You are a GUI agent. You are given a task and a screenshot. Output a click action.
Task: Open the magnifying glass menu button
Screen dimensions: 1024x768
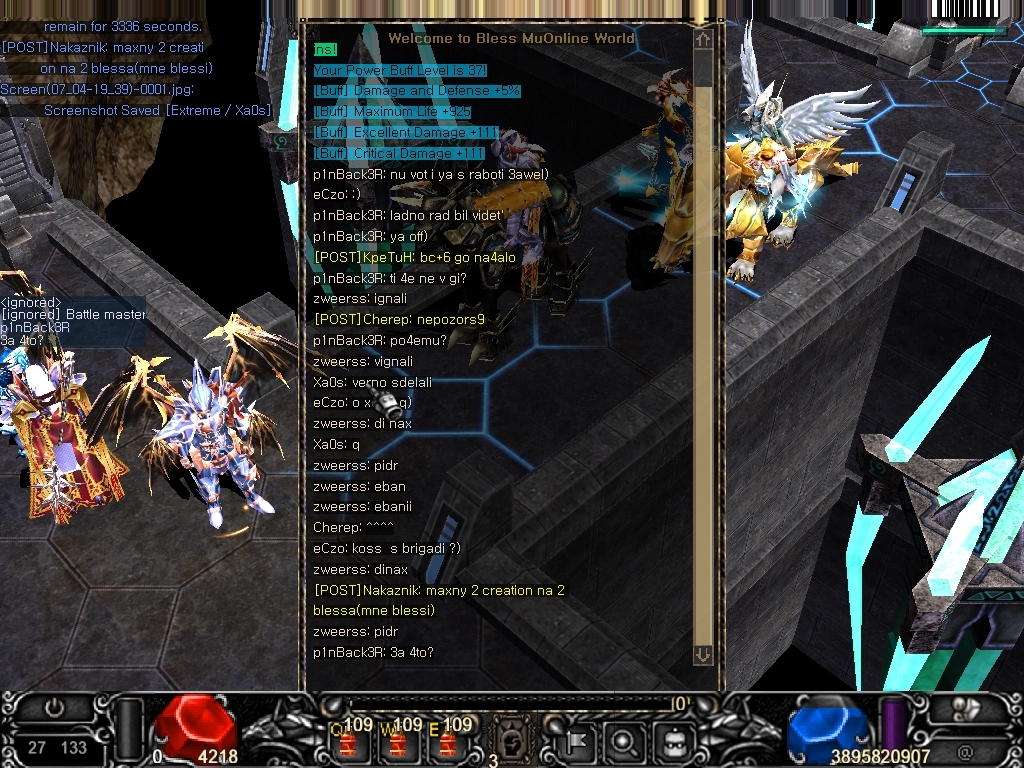[624, 741]
